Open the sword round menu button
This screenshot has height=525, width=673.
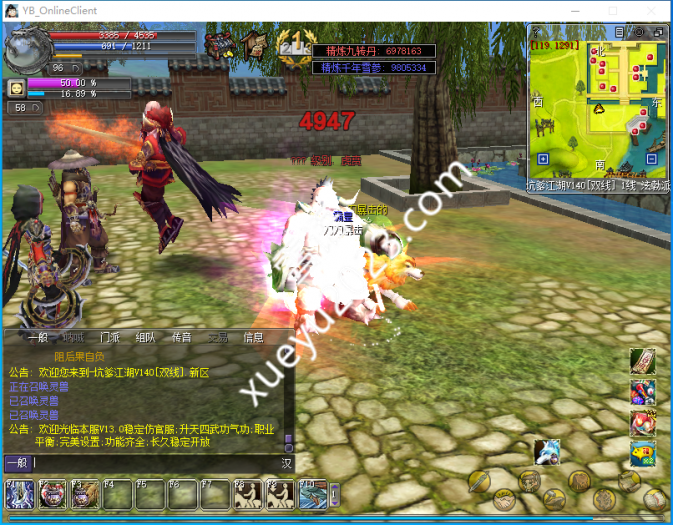pos(478,482)
